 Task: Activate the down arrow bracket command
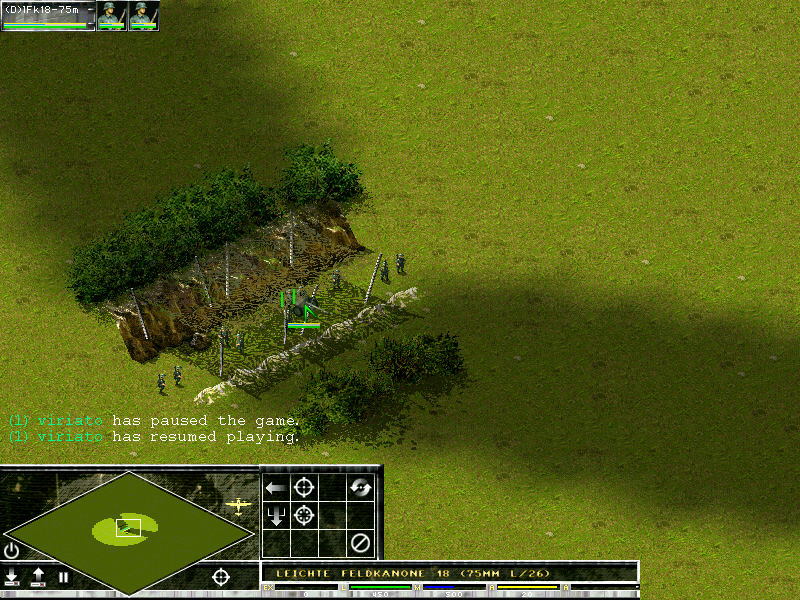point(276,516)
